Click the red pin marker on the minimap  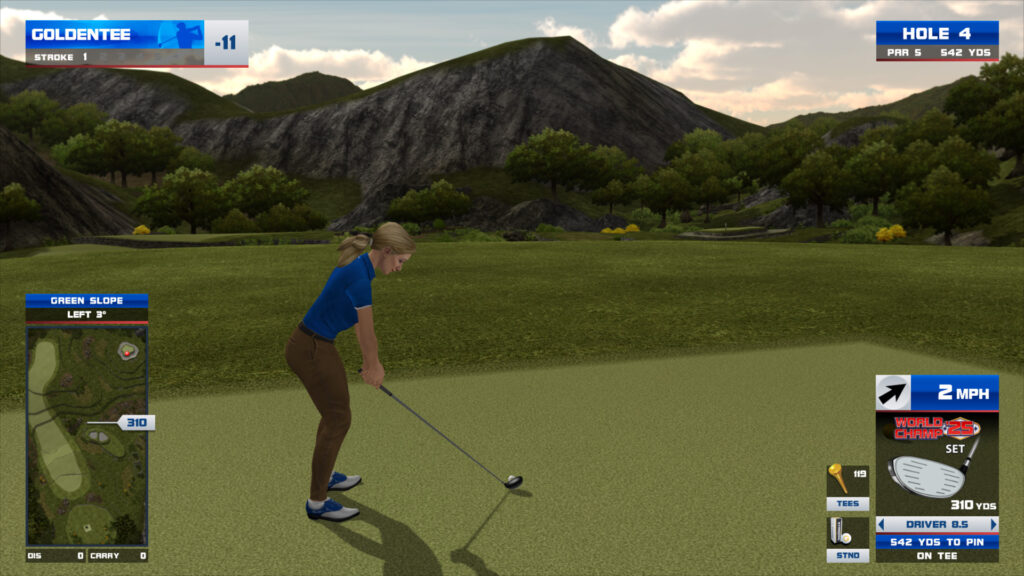[127, 351]
